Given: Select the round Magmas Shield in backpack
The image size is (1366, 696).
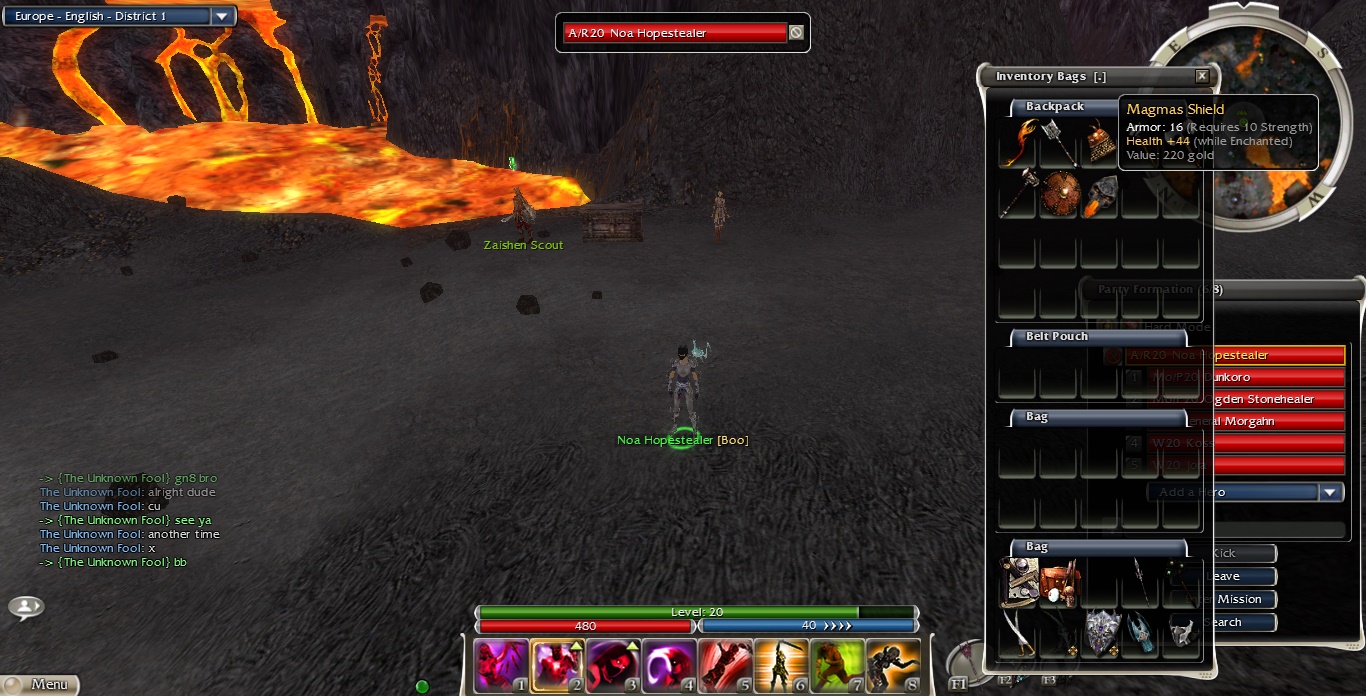Looking at the screenshot, I should pos(1060,193).
